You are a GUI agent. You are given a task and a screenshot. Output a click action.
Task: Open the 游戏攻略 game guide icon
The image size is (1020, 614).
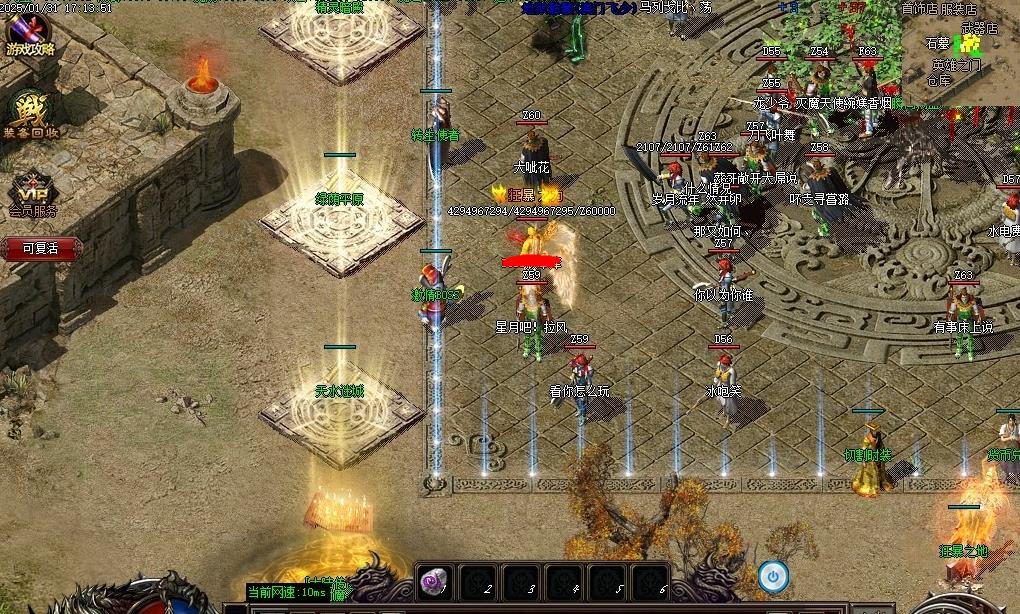[30, 34]
